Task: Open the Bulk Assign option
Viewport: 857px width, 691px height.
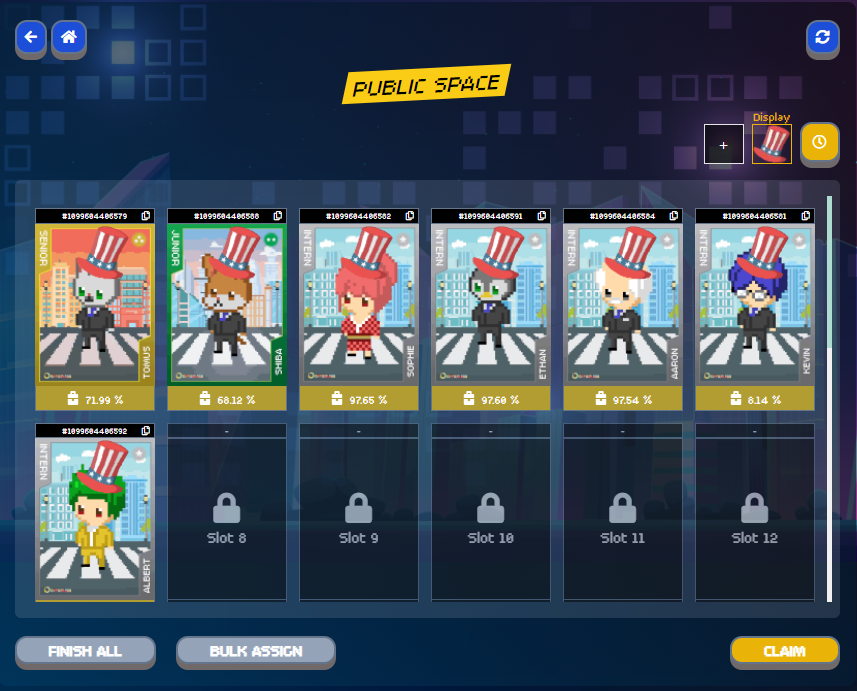Action: point(255,651)
